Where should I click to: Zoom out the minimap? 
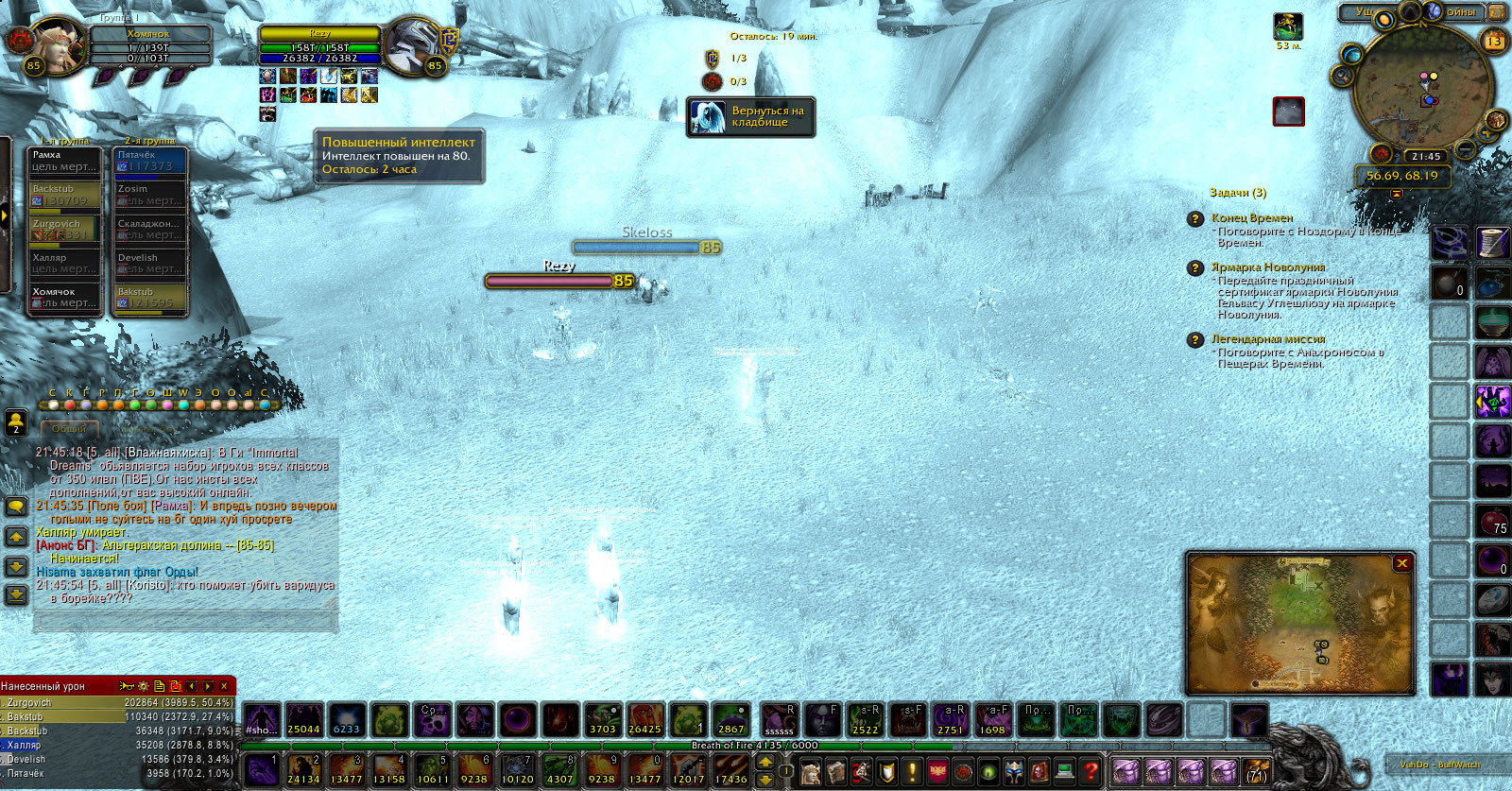tap(1465, 149)
